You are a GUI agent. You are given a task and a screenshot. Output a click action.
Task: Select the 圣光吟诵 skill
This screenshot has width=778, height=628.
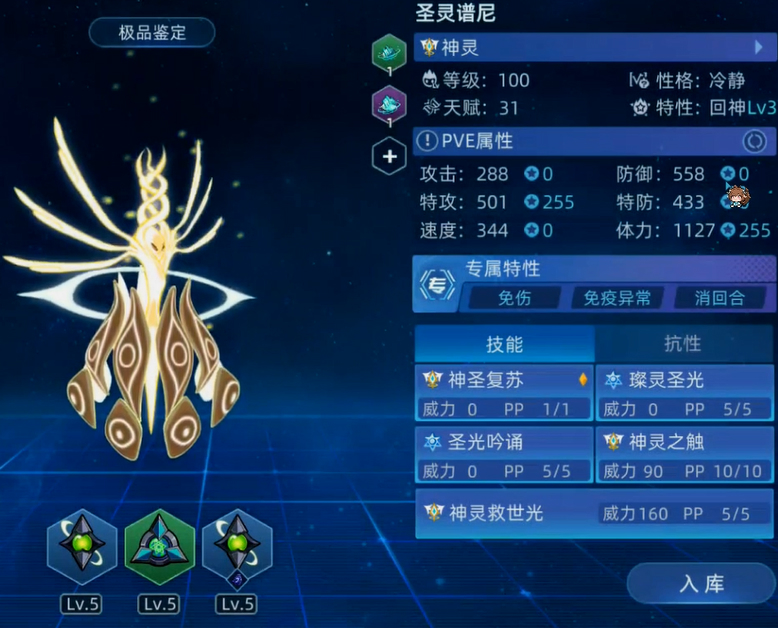click(504, 456)
